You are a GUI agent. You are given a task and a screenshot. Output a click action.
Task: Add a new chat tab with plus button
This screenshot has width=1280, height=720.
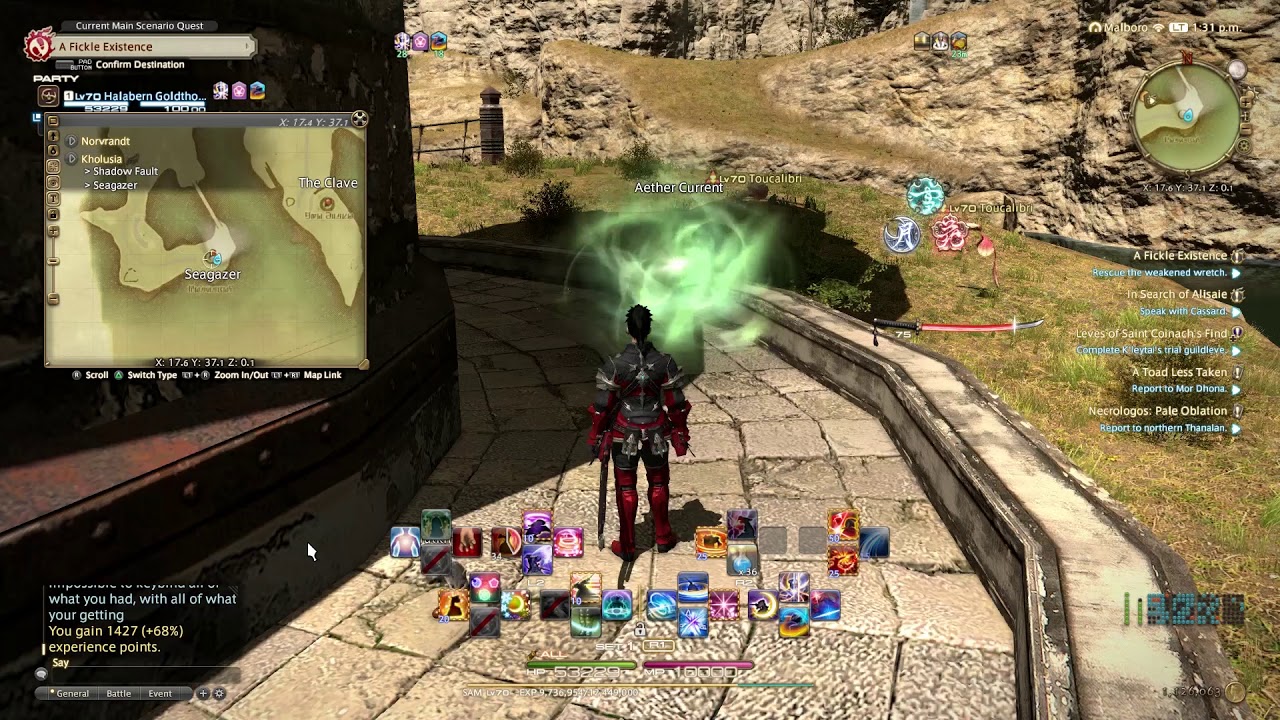pos(203,693)
